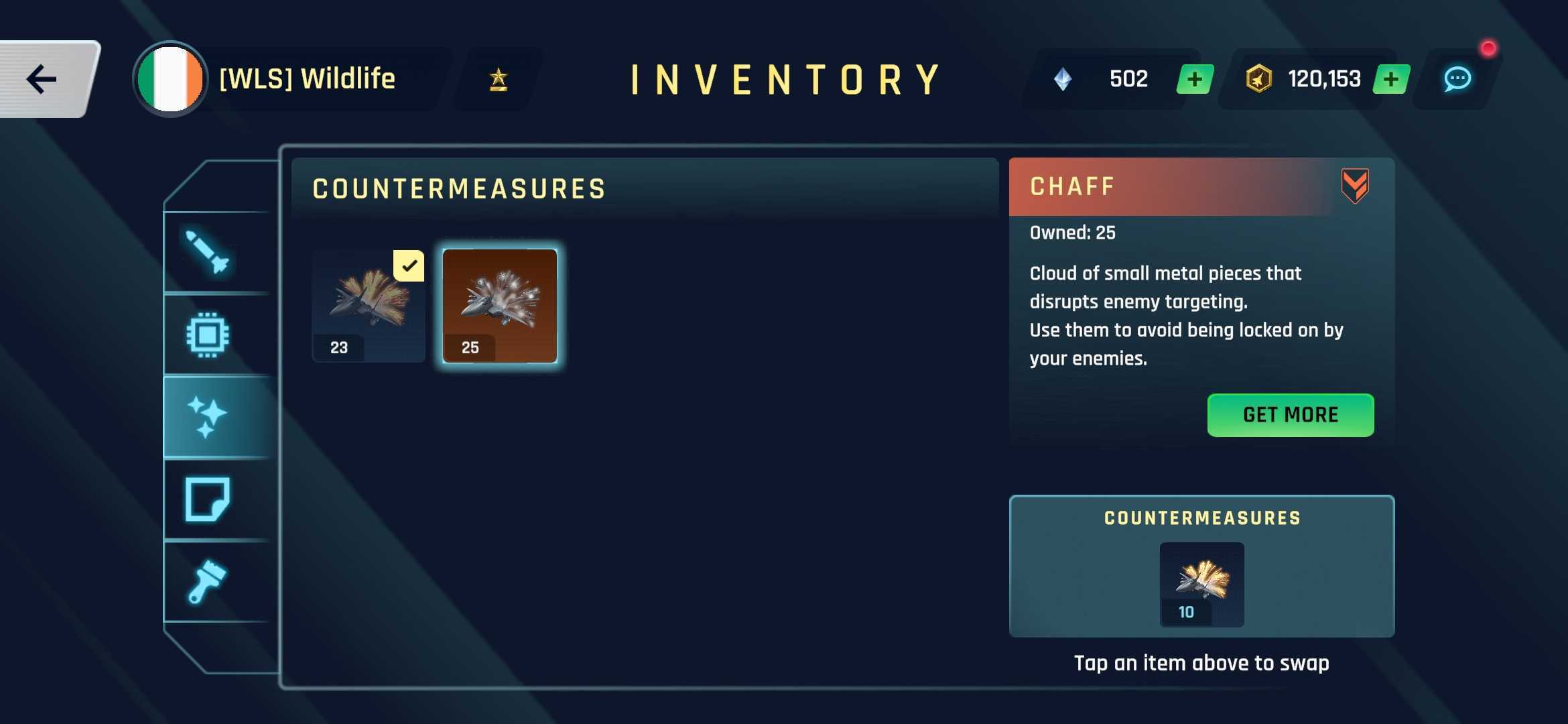Switch to the COUNTERMEASURES section header
This screenshot has width=1568, height=724.
tap(459, 188)
